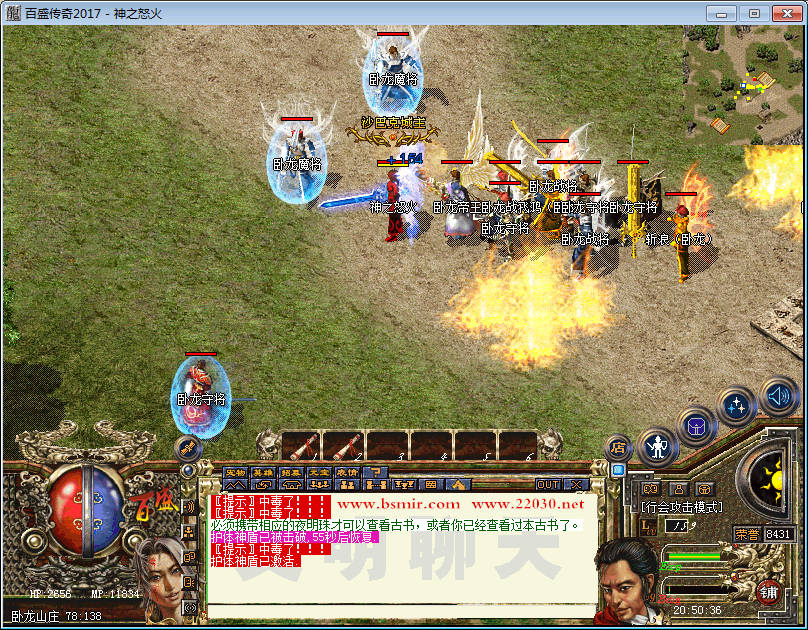Close the panel with the X button

pyautogui.click(x=575, y=484)
